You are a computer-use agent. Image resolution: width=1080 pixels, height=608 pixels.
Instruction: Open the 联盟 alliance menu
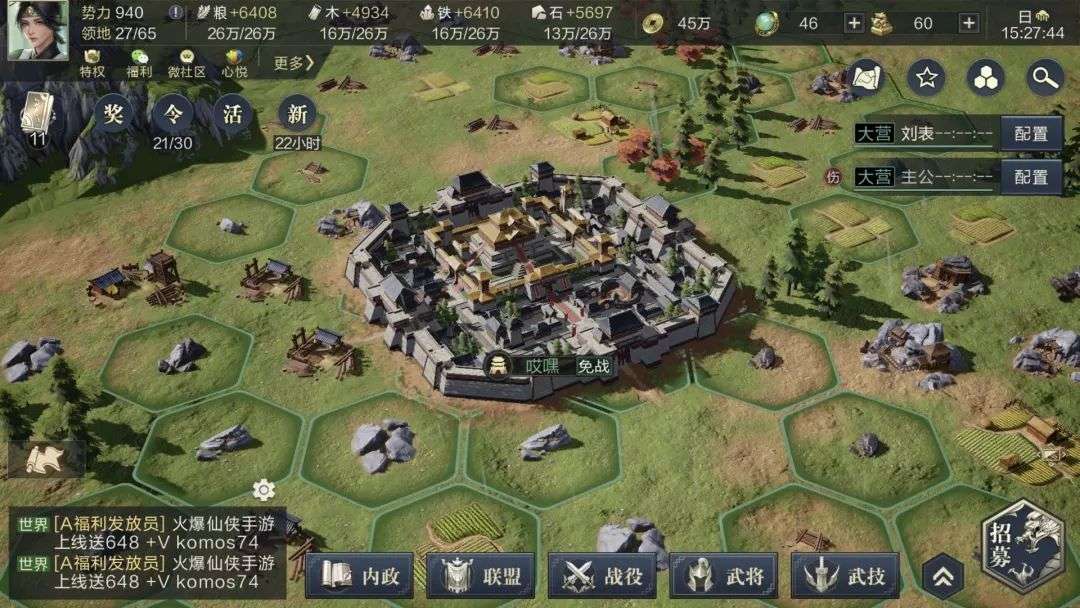pyautogui.click(x=480, y=575)
